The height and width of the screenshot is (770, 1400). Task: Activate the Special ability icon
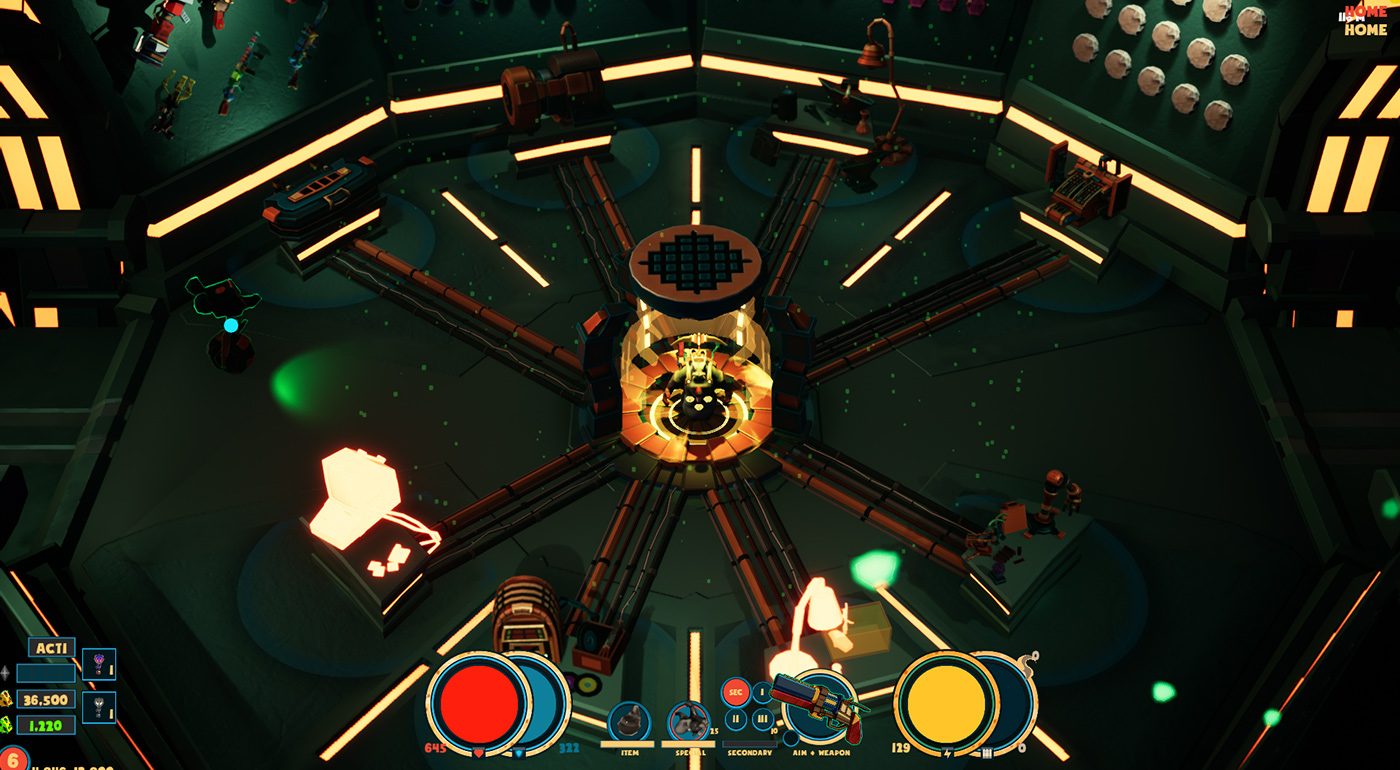688,721
